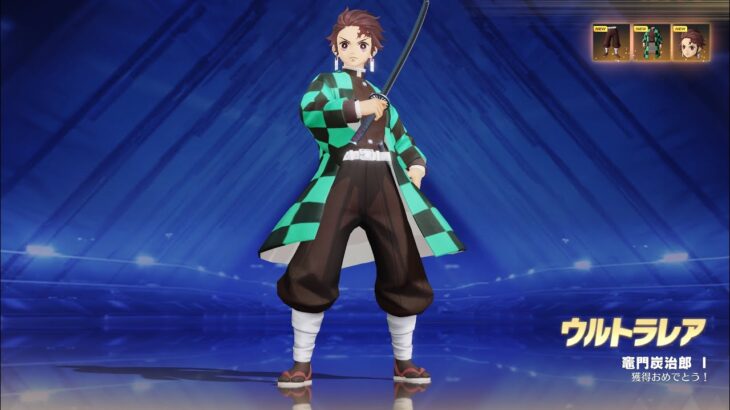Screen dimensions: 730x410
Task: Select the Tanjiro head reward thumbnail
Action: (691, 43)
